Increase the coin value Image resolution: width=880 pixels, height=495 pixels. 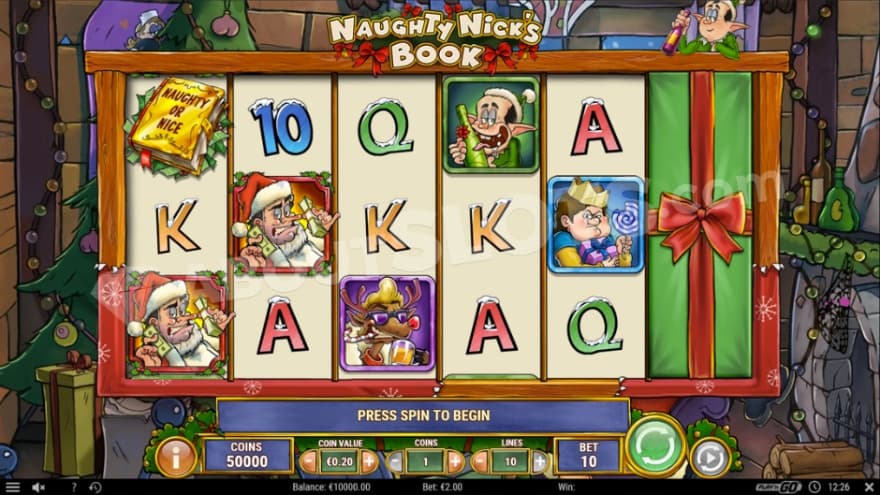(369, 461)
